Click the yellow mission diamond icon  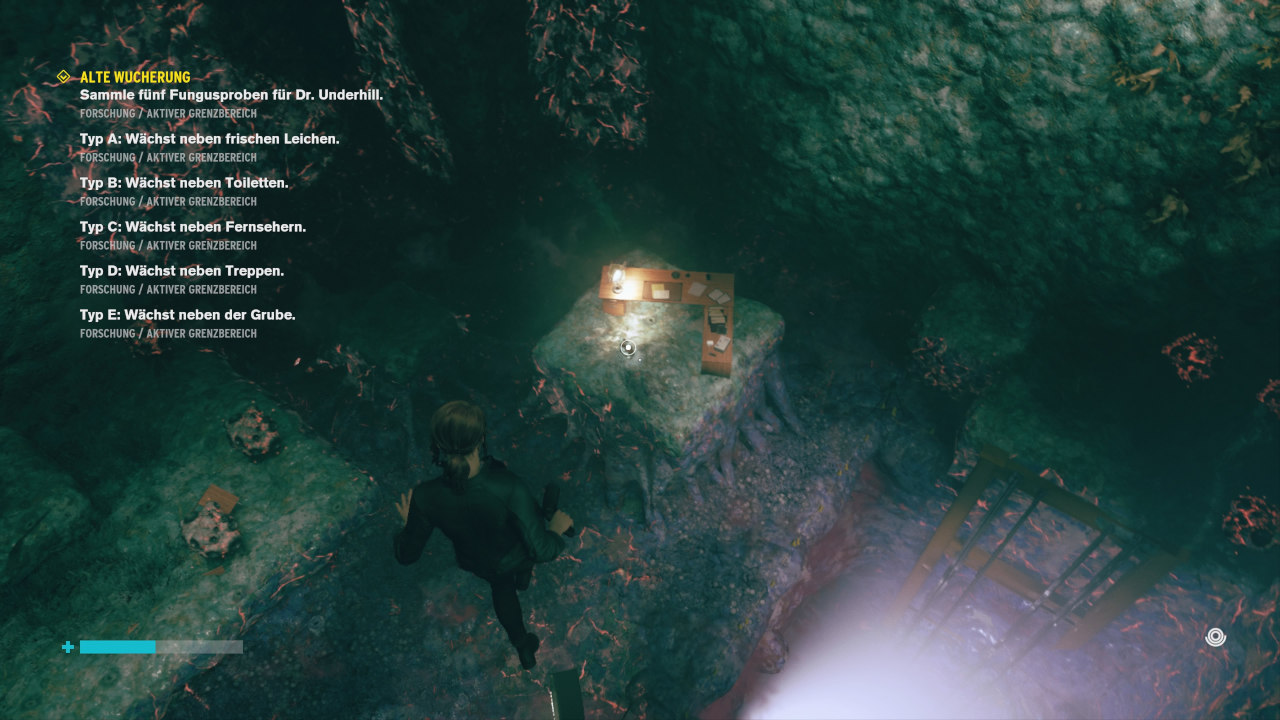[64, 77]
